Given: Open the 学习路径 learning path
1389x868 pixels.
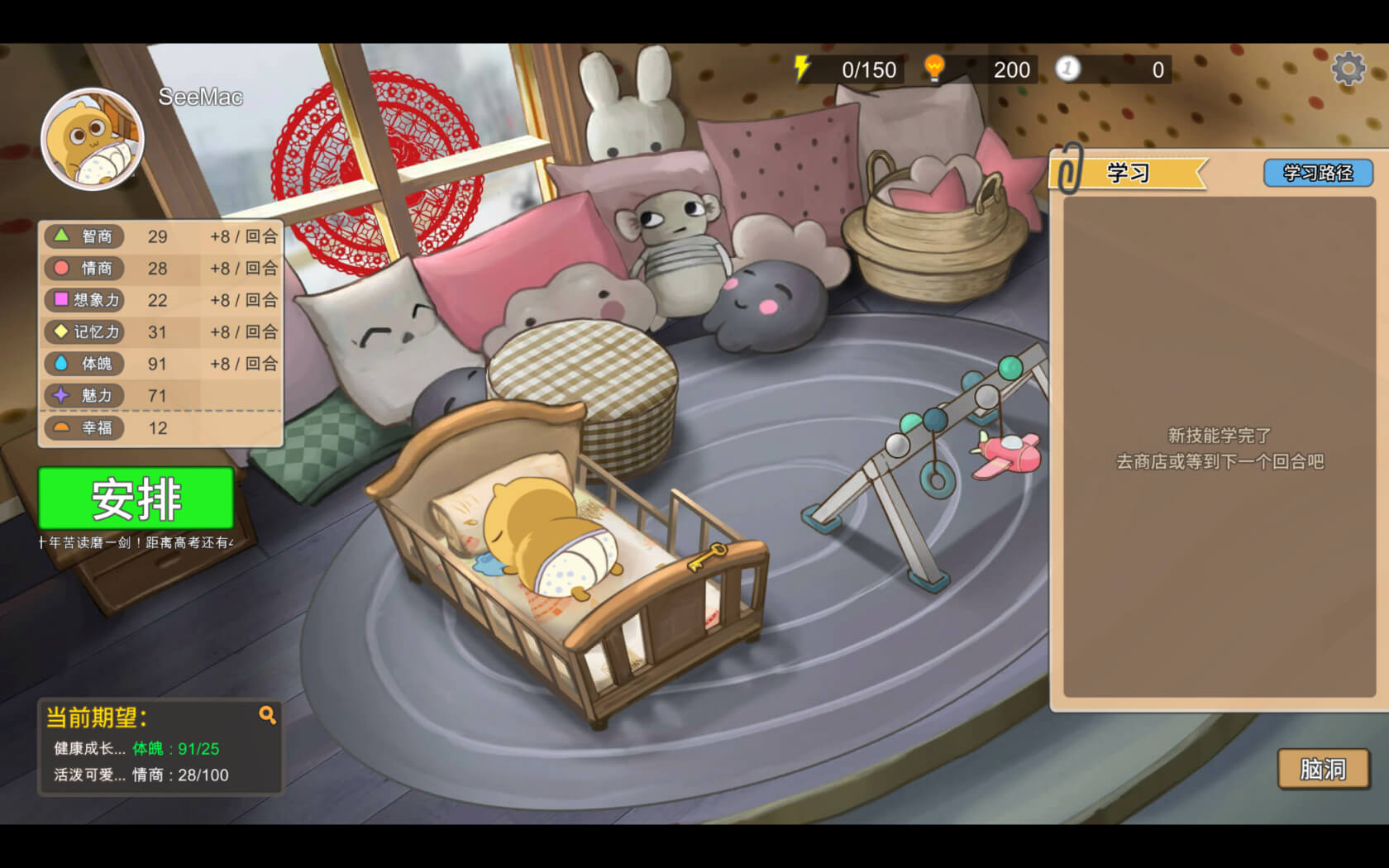Looking at the screenshot, I should (1317, 173).
